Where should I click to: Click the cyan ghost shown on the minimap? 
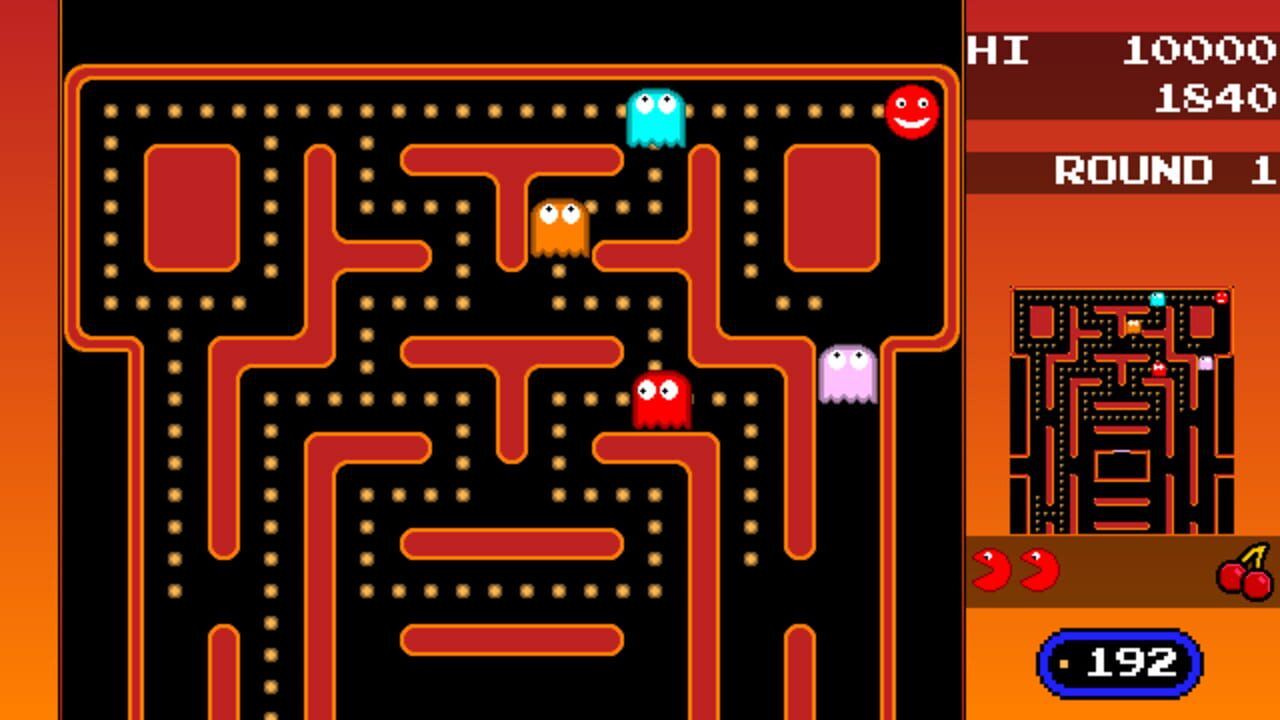click(1156, 298)
